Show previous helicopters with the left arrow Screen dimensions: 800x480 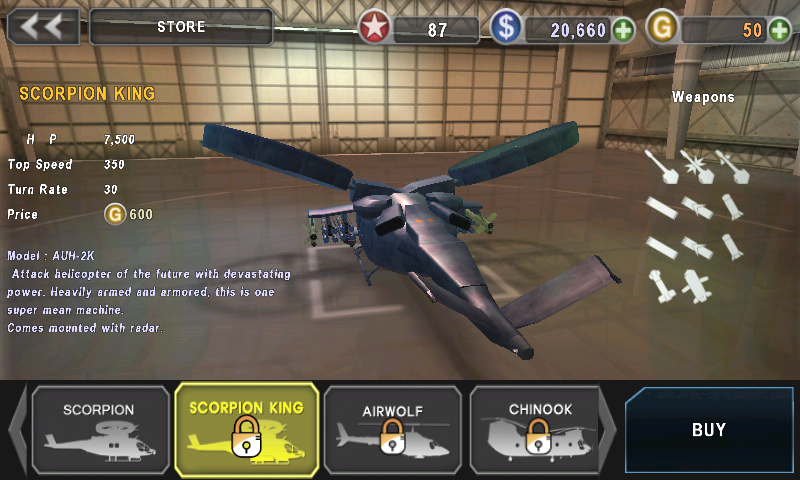pyautogui.click(x=17, y=431)
